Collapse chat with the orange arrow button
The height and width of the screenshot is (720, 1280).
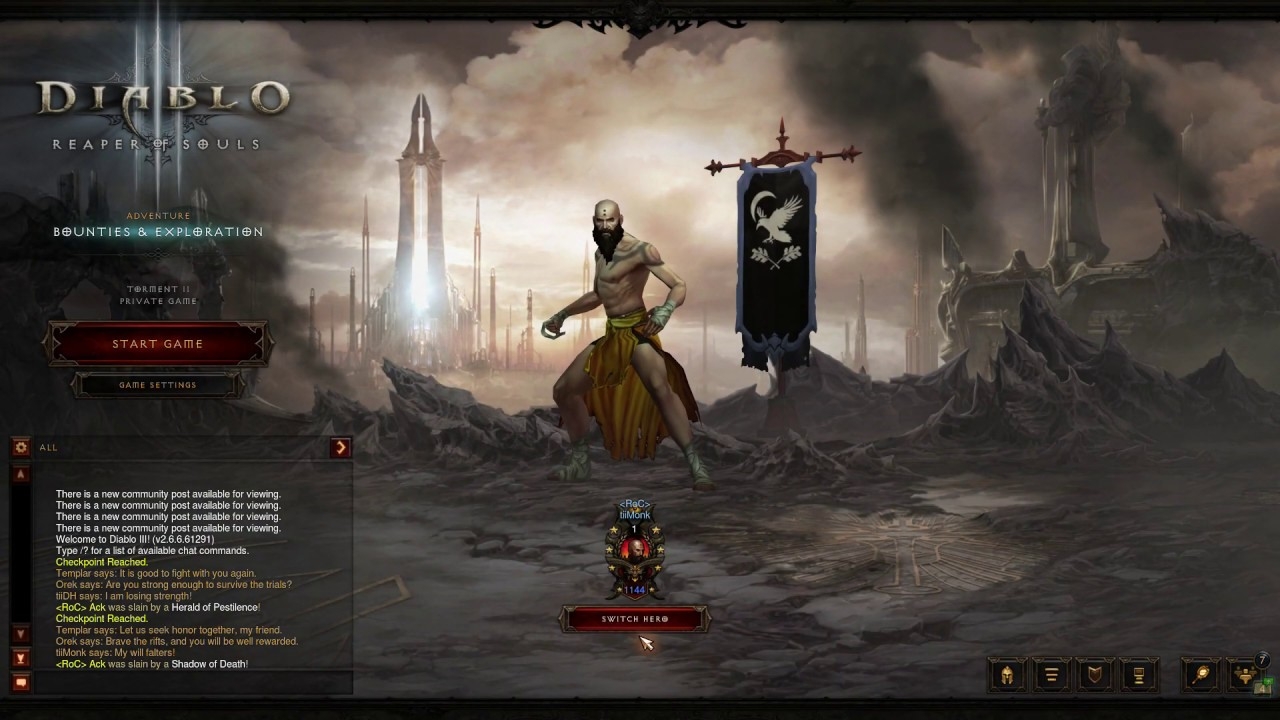(341, 448)
